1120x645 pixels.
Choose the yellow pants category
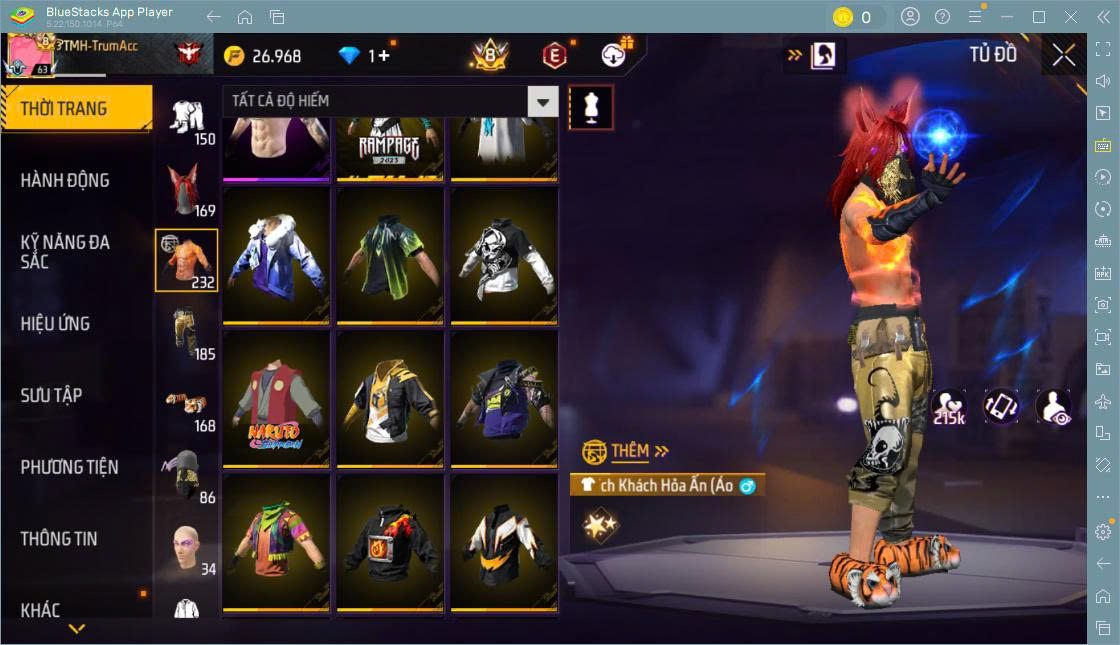pos(187,332)
